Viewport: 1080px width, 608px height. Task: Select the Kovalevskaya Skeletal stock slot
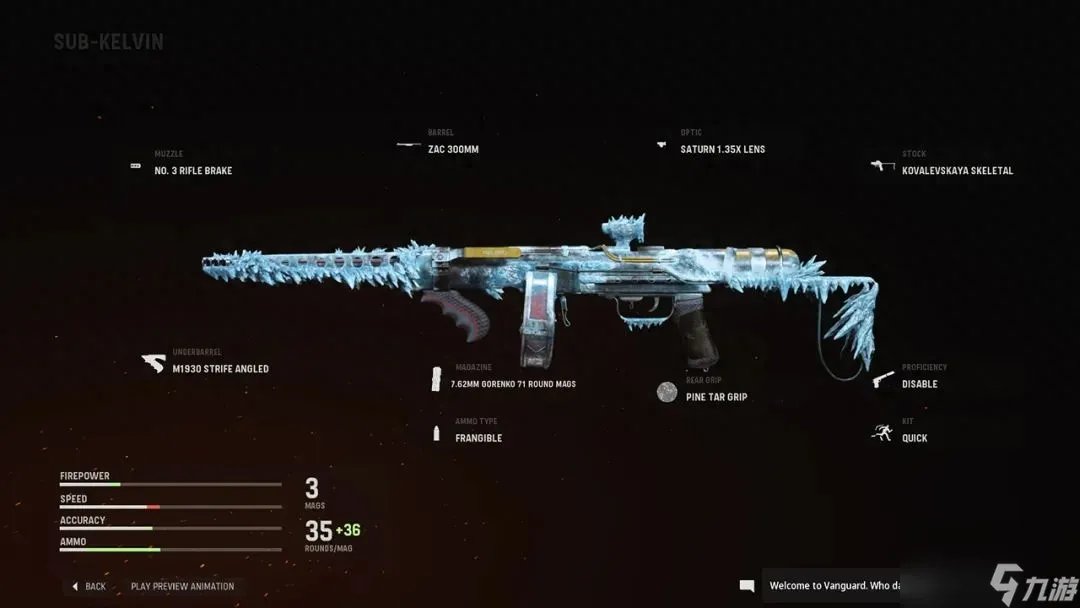coord(956,171)
